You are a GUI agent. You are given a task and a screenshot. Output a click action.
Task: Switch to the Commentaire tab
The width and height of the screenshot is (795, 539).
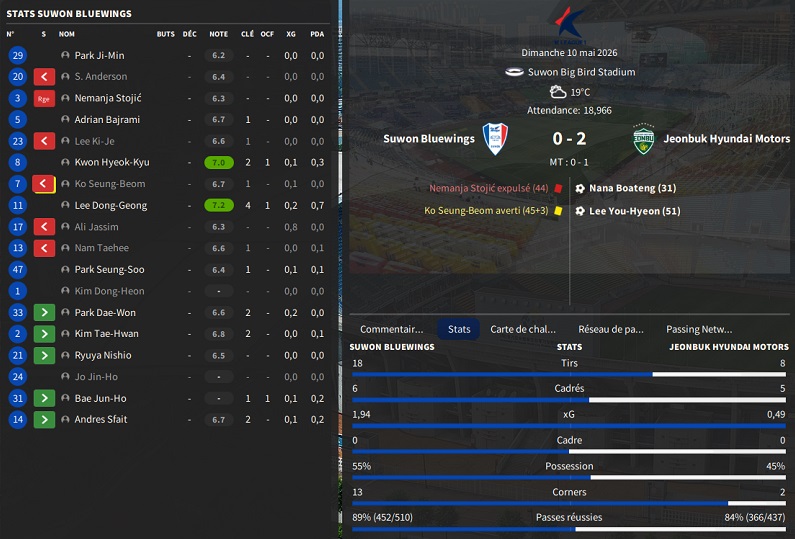[x=392, y=329]
